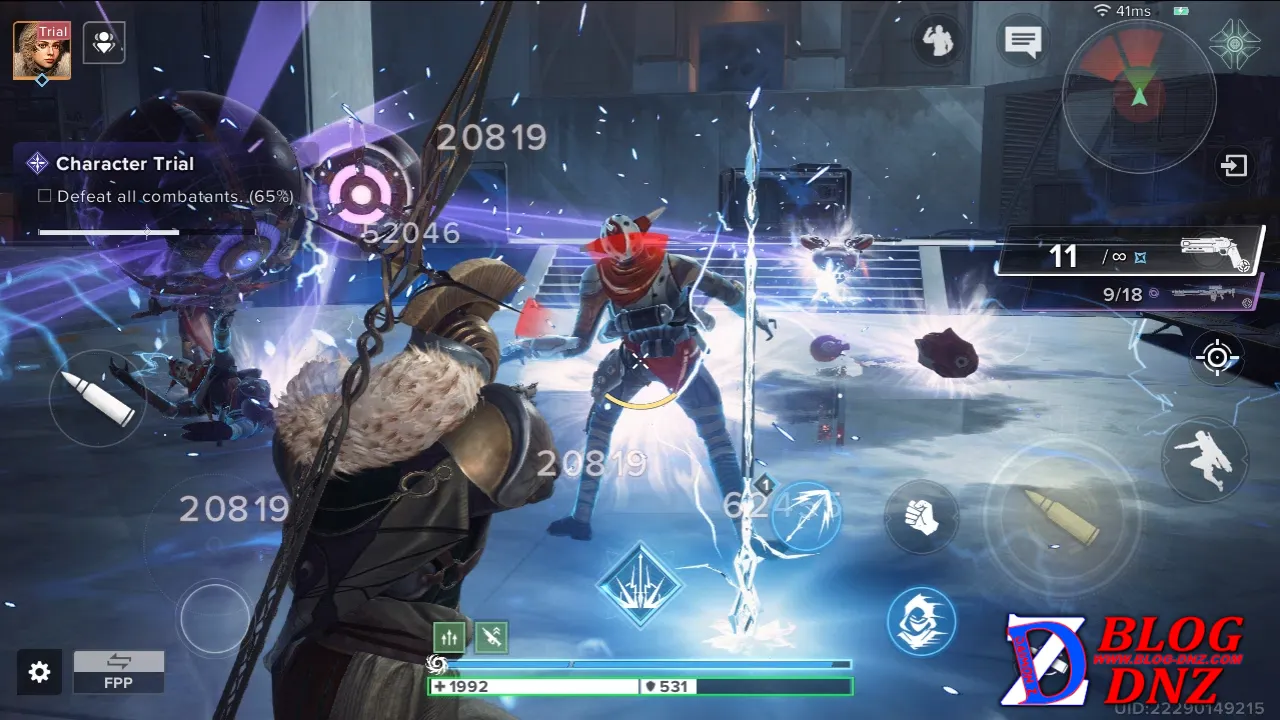This screenshot has width=1280, height=720.
Task: Tap the circular radar minimap
Action: point(1139,96)
